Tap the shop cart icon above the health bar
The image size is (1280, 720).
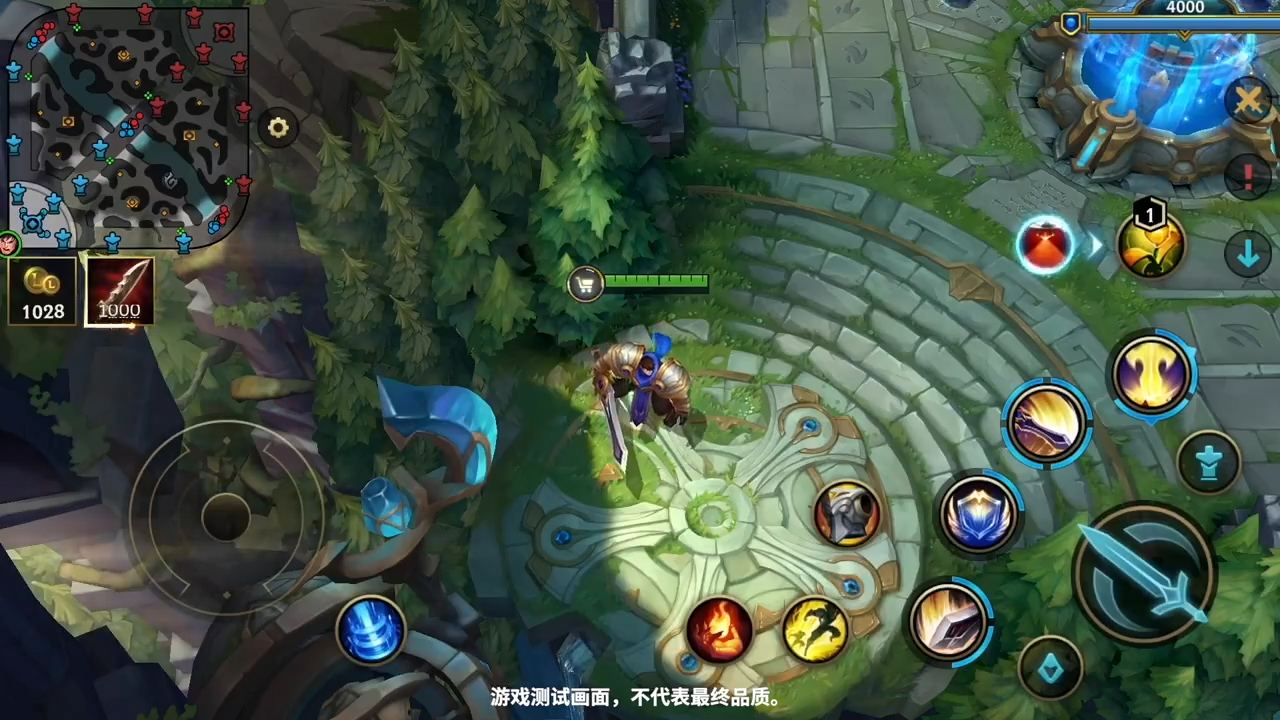pyautogui.click(x=585, y=285)
